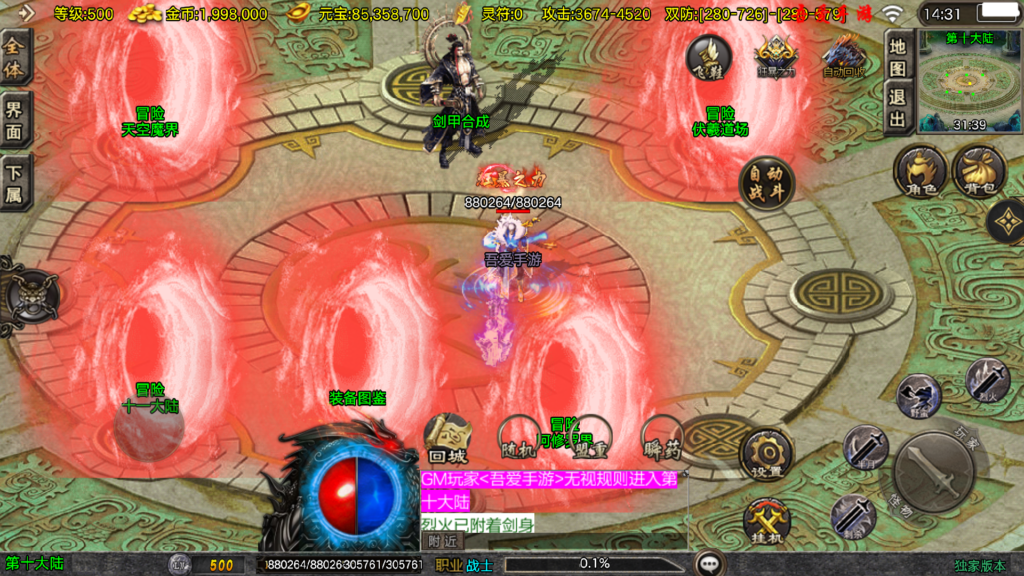
Task: Switch chat to the 附近 channel
Action: pos(443,540)
